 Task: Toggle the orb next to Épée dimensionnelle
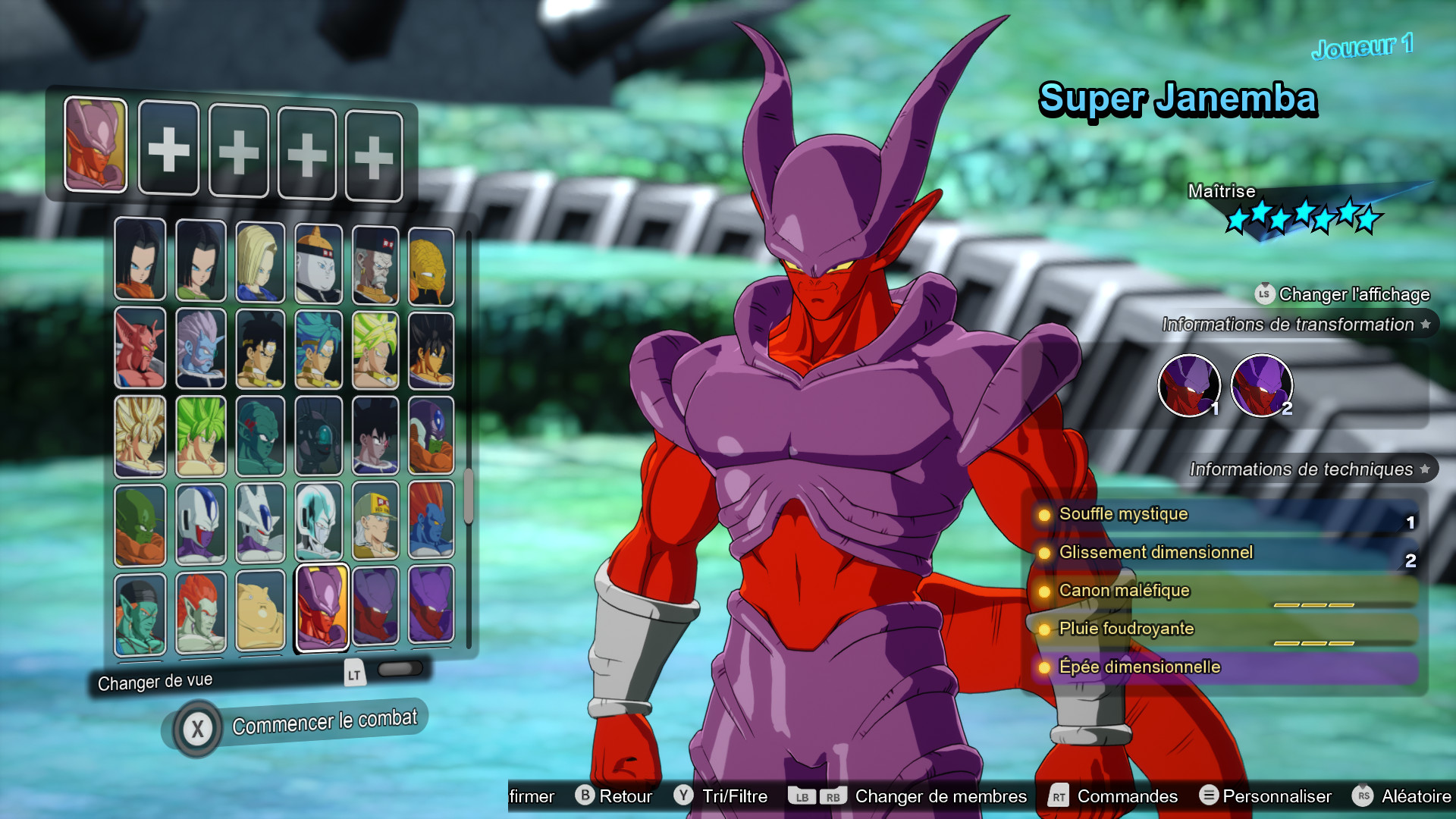pos(1045,667)
